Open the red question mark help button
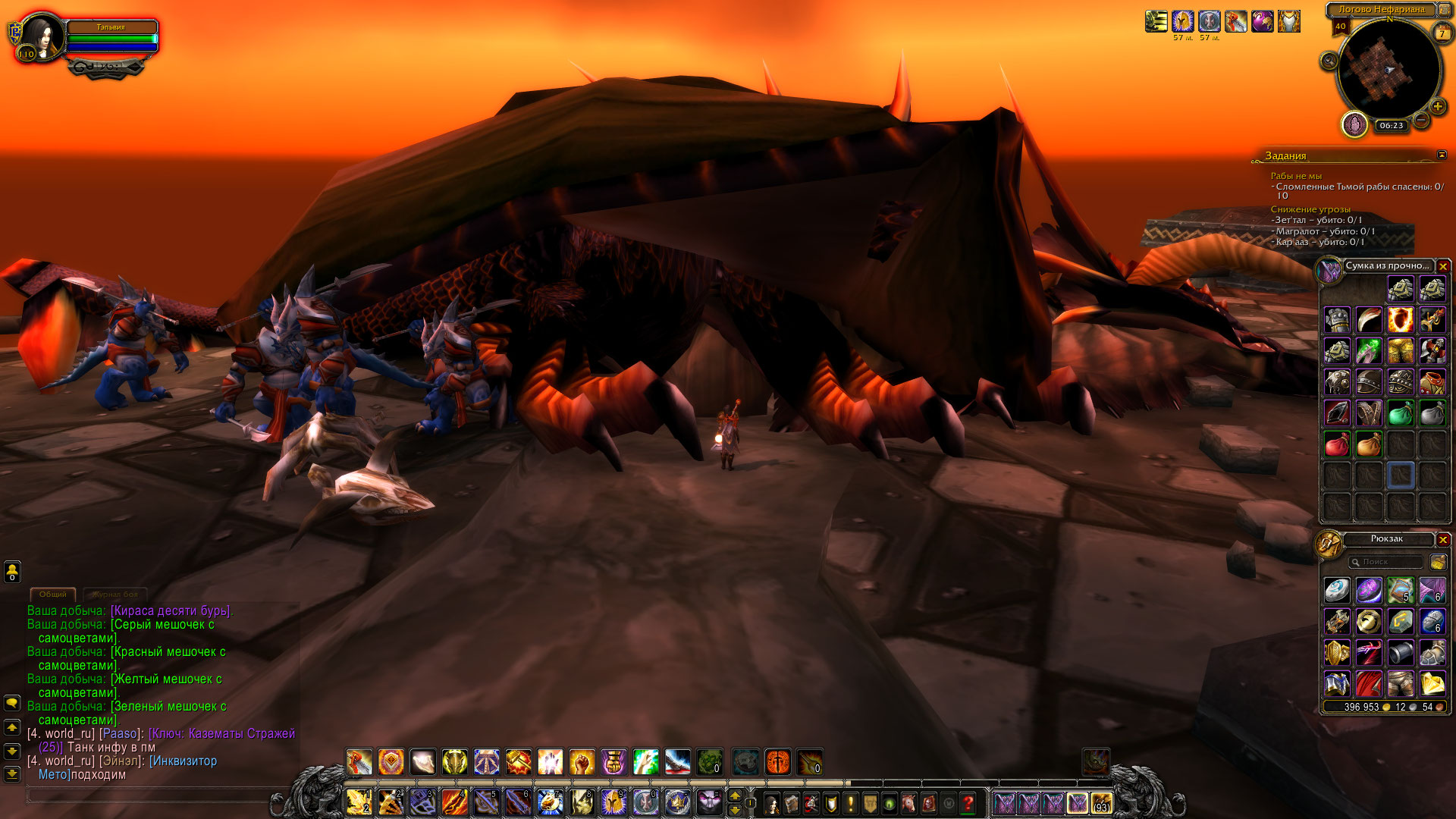Image resolution: width=1456 pixels, height=819 pixels. pos(968,802)
